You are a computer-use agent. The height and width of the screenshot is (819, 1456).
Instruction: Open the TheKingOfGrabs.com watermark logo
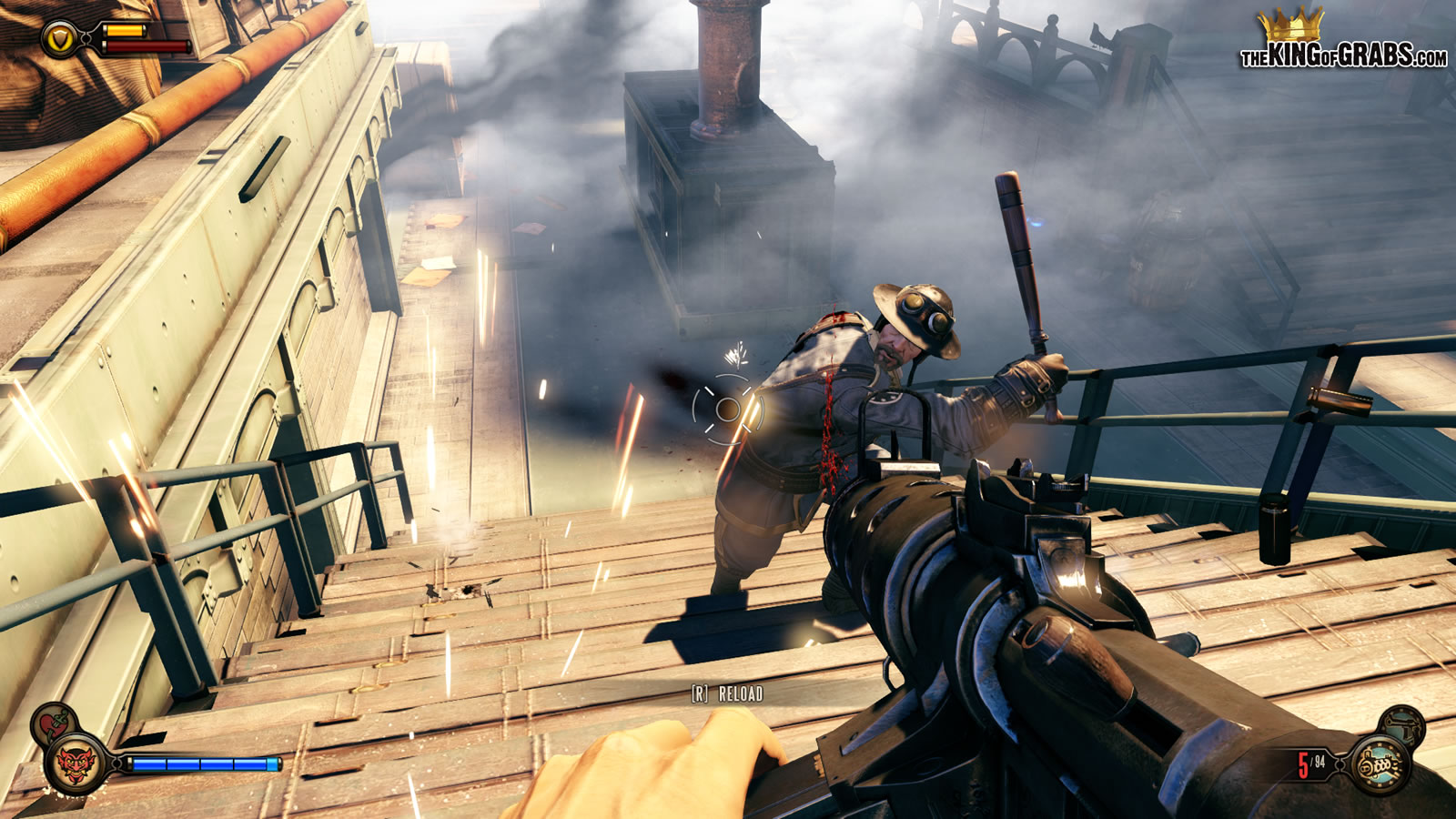click(x=1342, y=41)
